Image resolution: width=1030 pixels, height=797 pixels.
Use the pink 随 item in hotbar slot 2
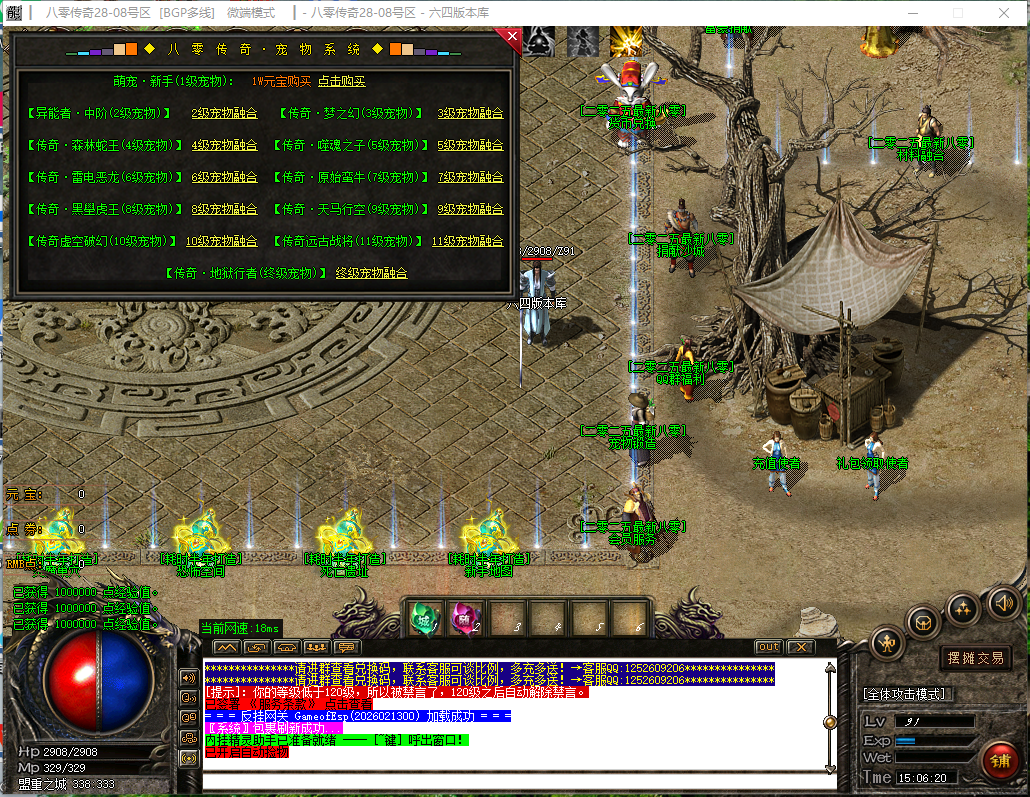pos(464,618)
